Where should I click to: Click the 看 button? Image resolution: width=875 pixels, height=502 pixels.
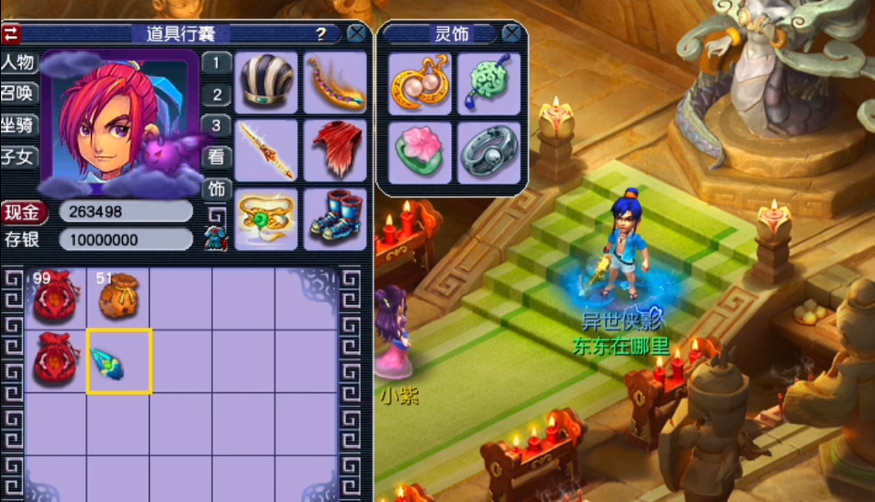coord(216,157)
